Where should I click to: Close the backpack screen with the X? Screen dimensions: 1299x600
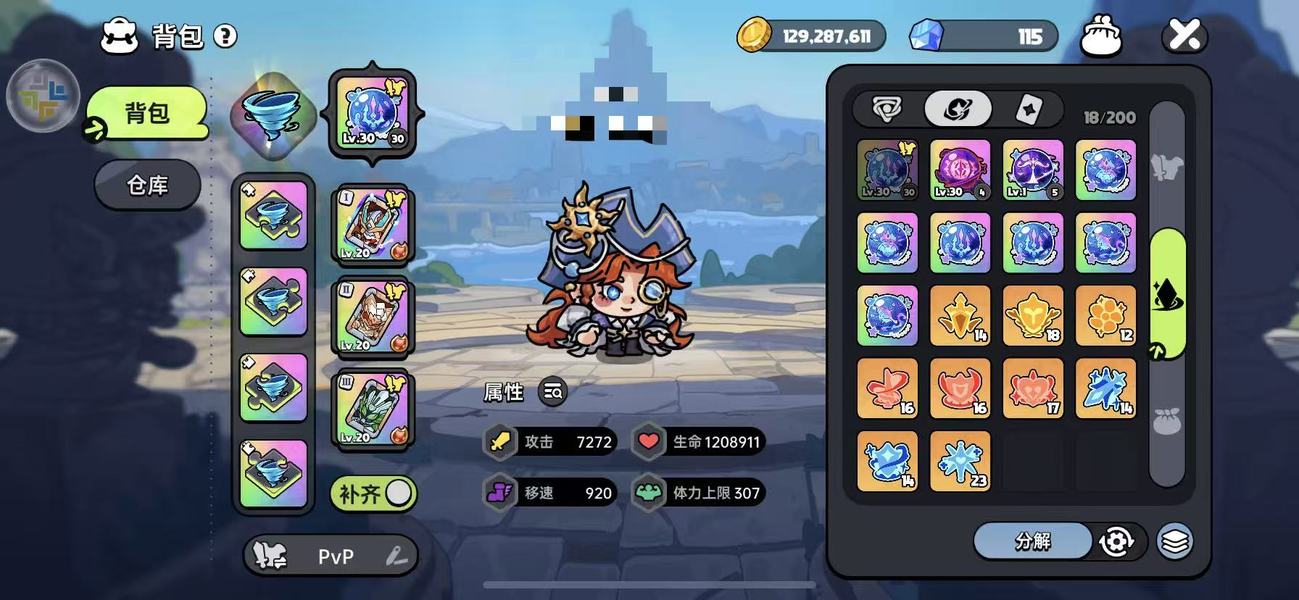coord(1185,37)
